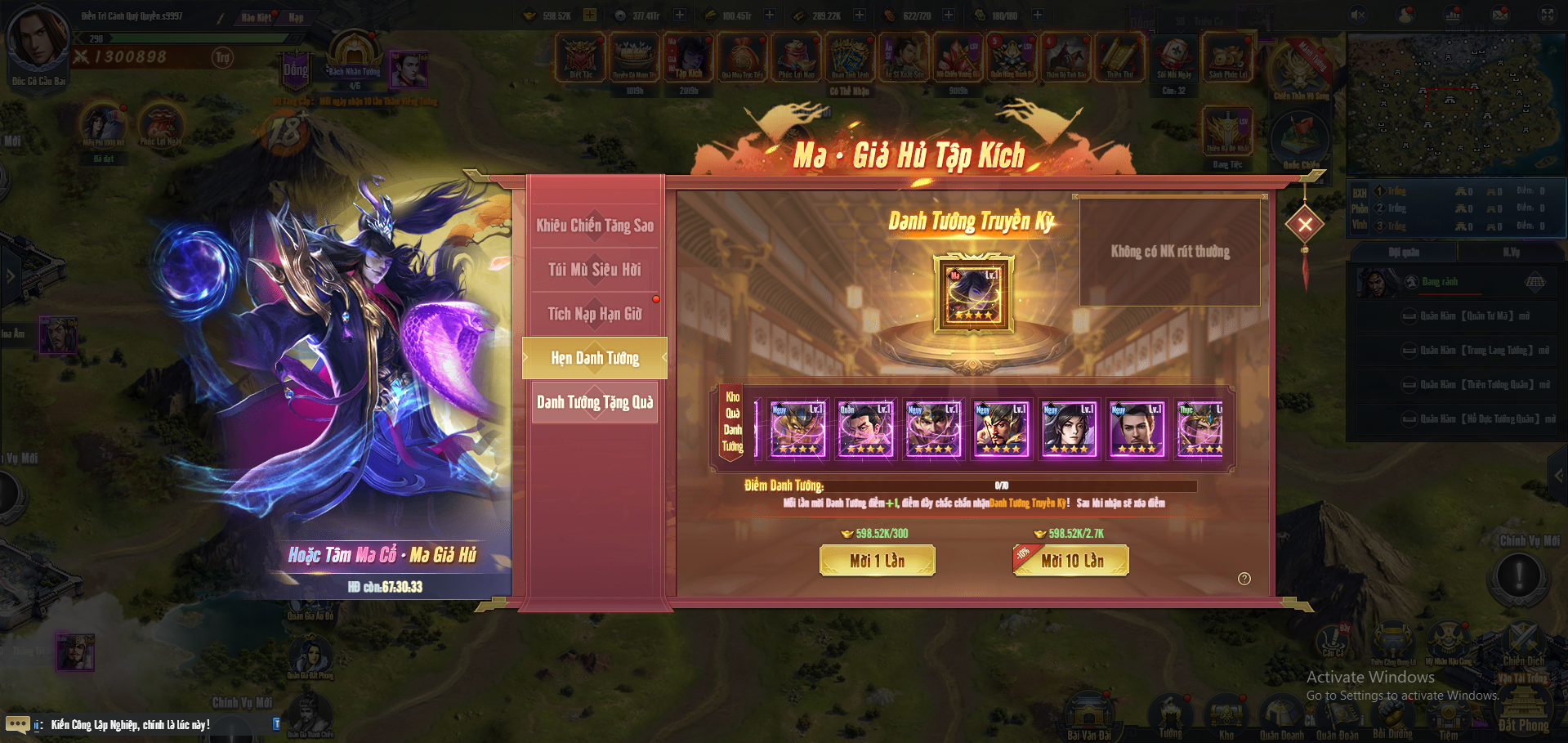The image size is (1568, 743).
Task: Toggle fullscreen mode icon
Action: tap(1548, 15)
